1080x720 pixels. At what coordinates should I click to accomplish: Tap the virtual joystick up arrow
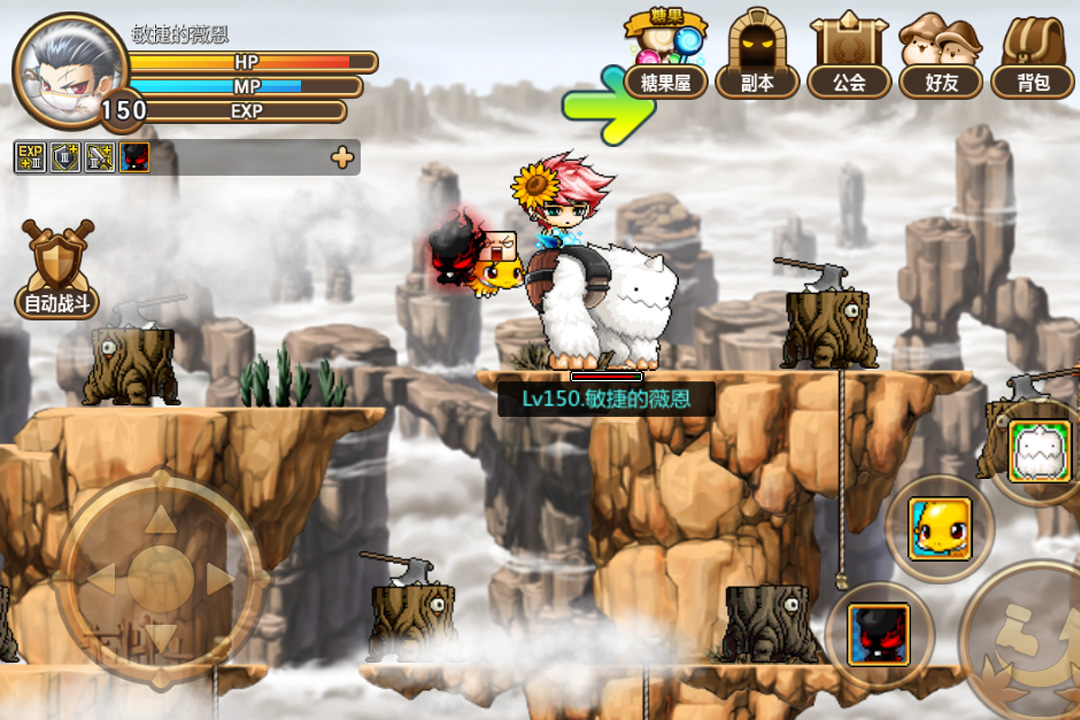click(160, 520)
